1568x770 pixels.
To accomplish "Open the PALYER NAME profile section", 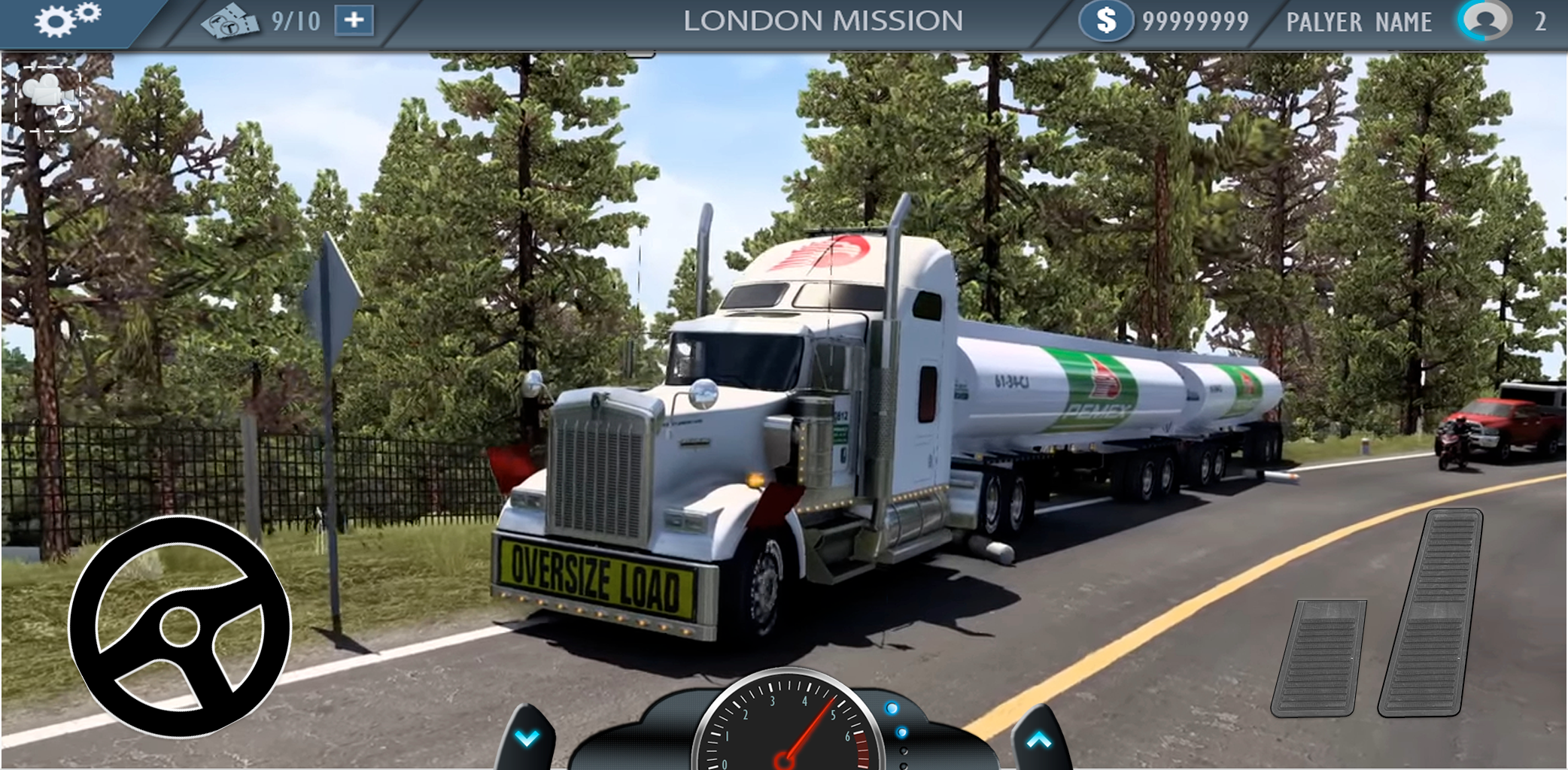I will point(1357,20).
